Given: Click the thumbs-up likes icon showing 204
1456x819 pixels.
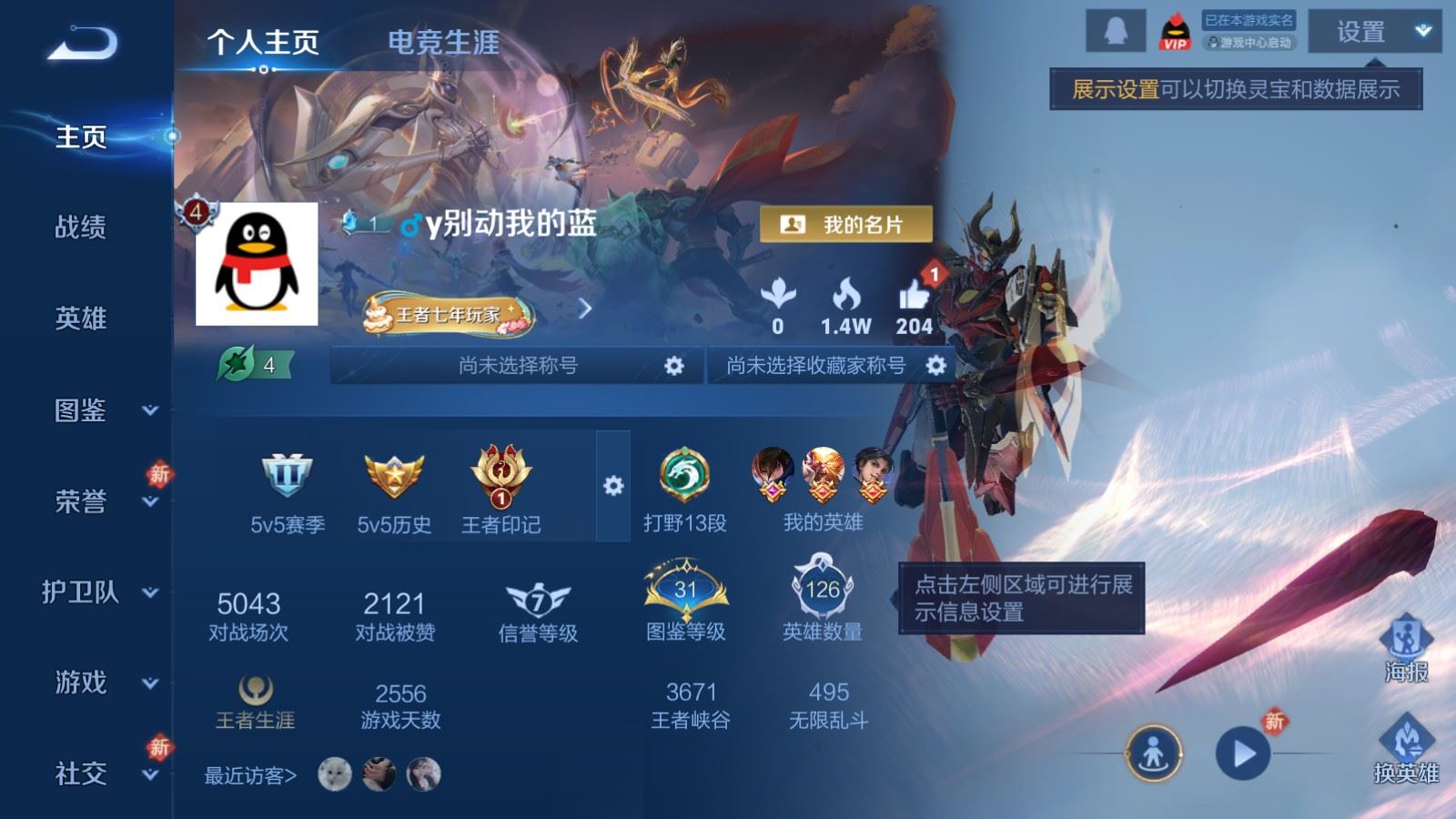Looking at the screenshot, I should pos(917,294).
